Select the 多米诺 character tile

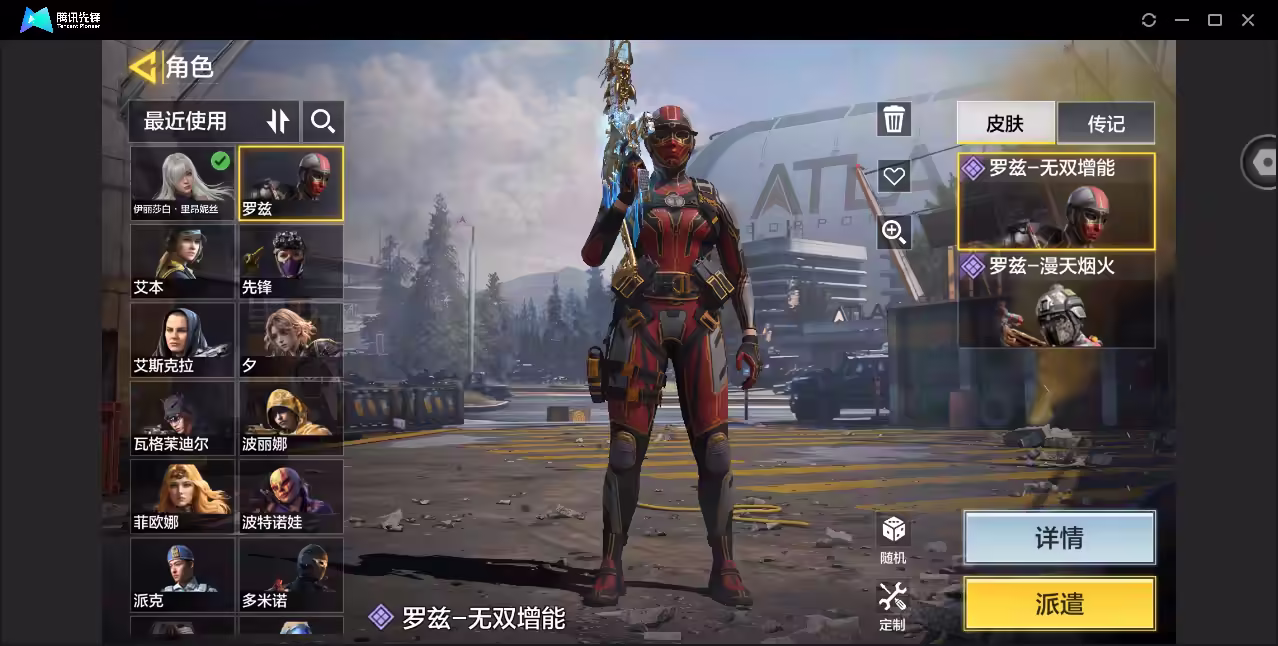(291, 574)
